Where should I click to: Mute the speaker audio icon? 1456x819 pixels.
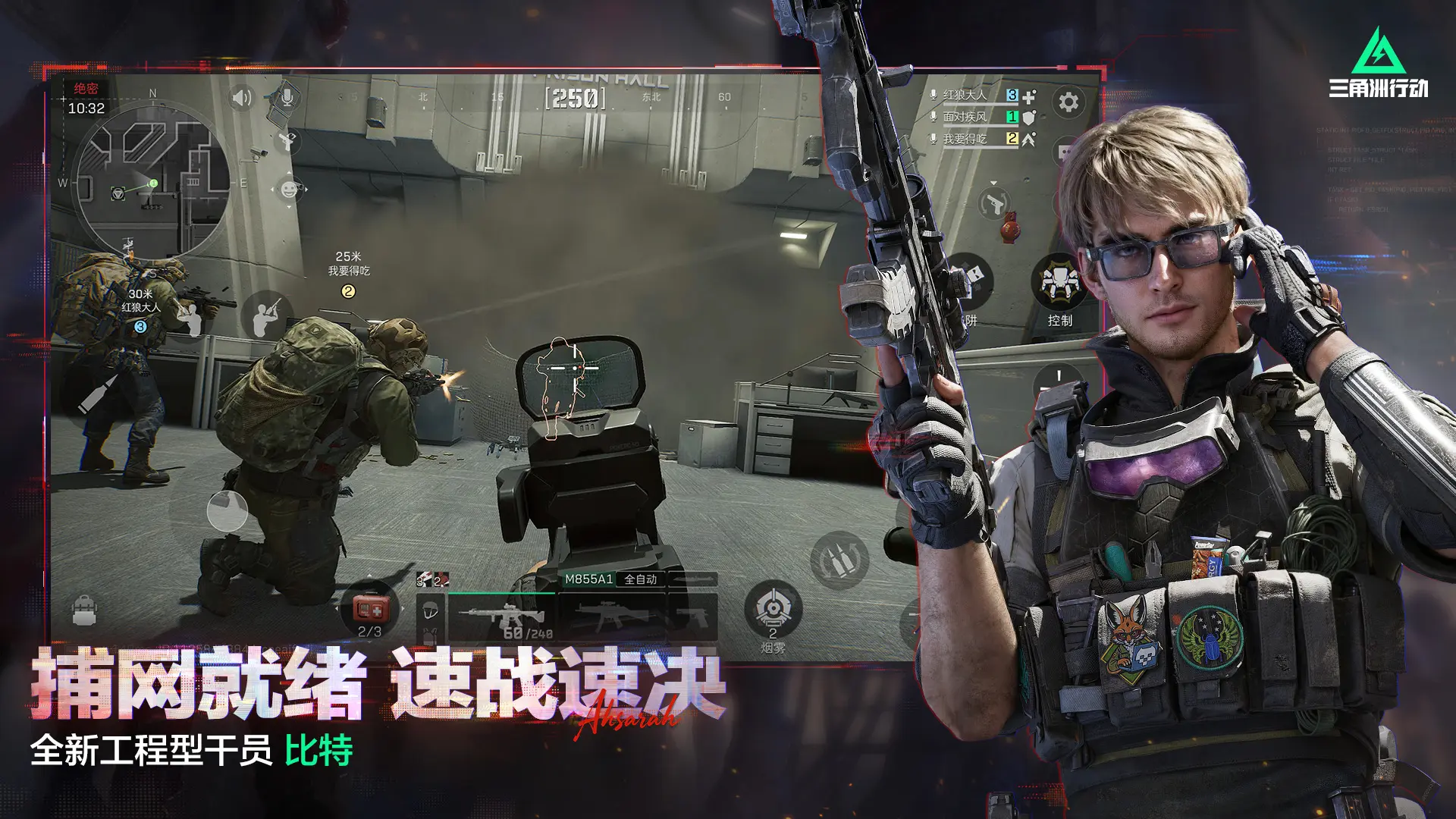click(x=242, y=98)
